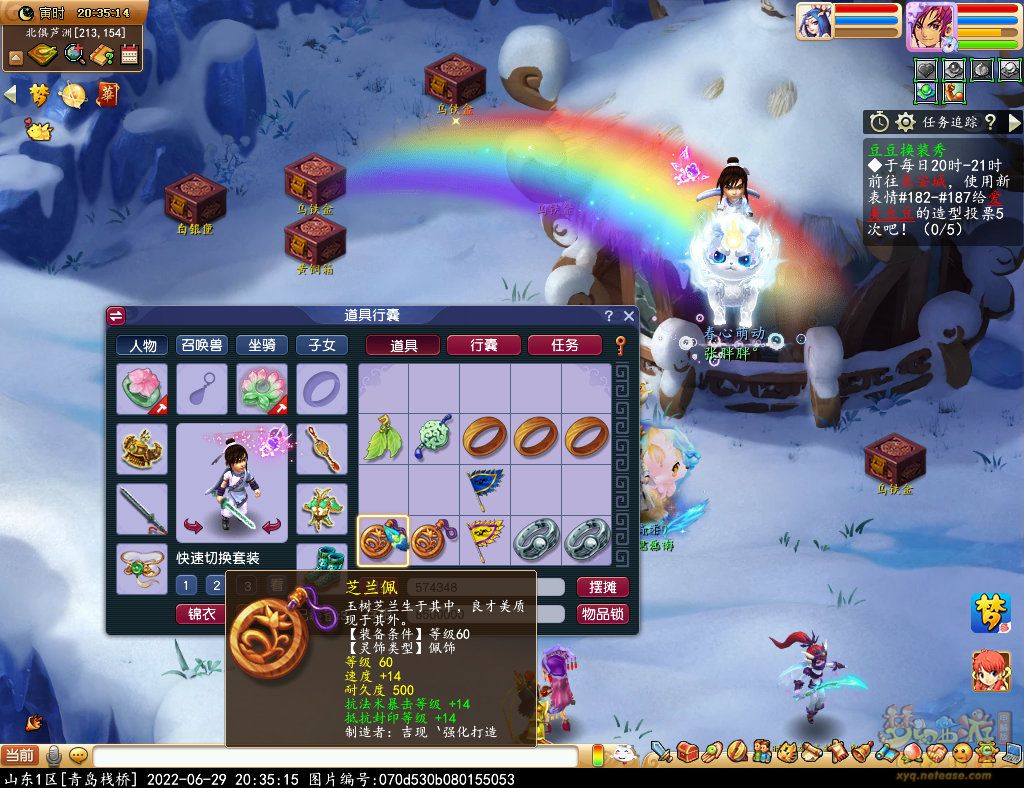1024x788 pixels.
Task: Open the 锦衣 costume button
Action: point(202,614)
